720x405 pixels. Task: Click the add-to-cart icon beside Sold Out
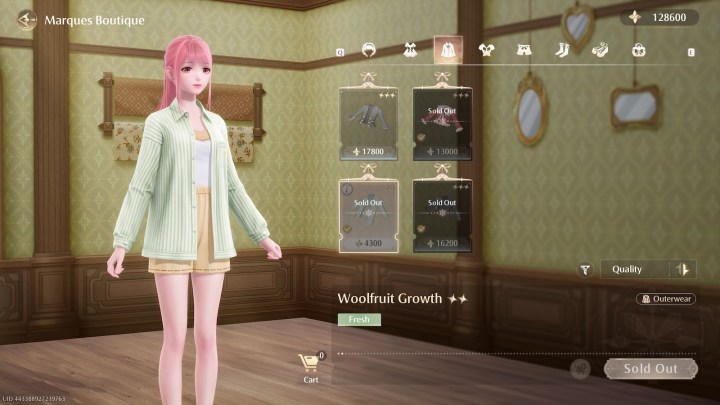coord(579,369)
